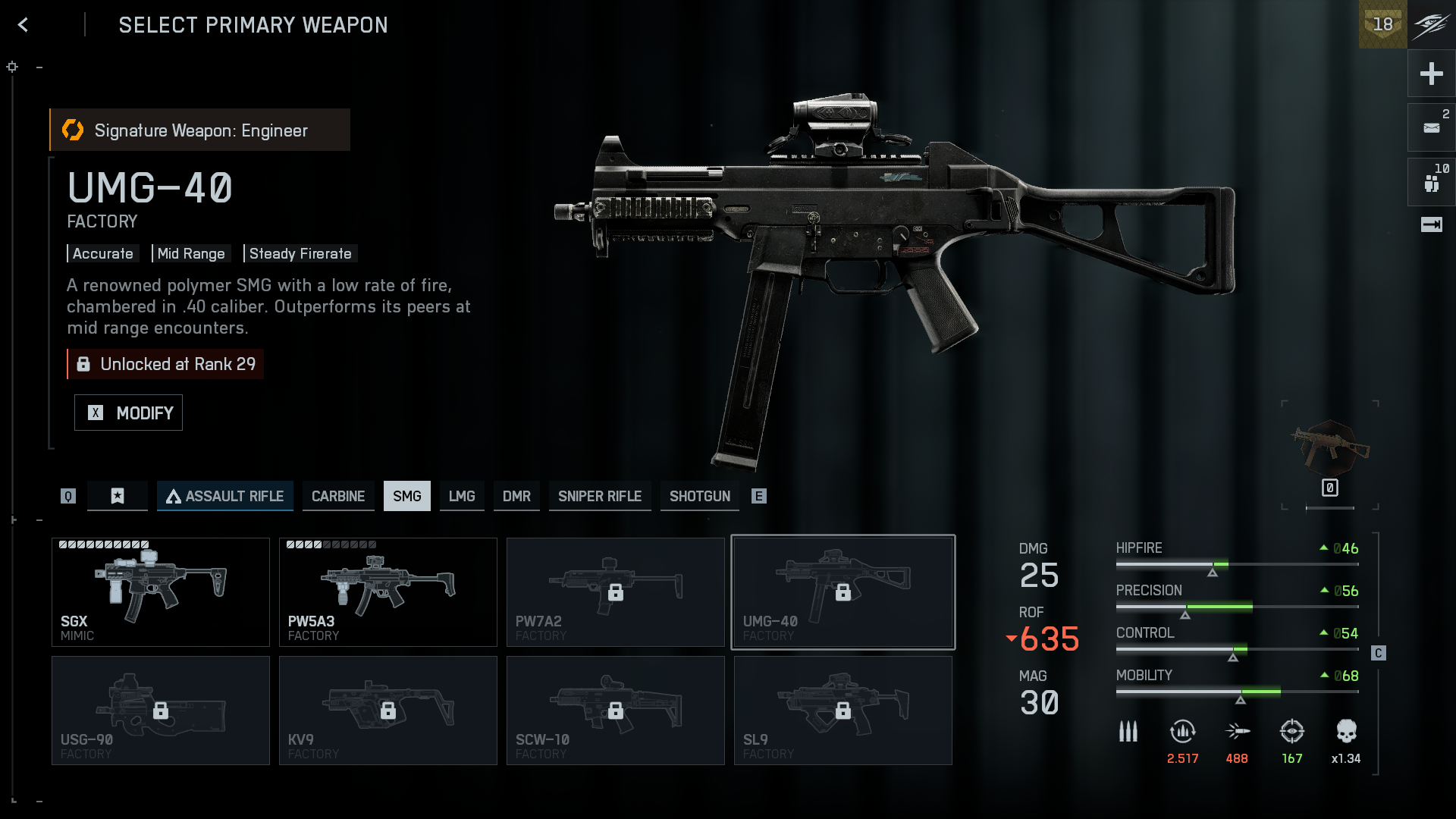The image size is (1456, 819).
Task: Select the locked USG-90 tile
Action: pyautogui.click(x=161, y=711)
